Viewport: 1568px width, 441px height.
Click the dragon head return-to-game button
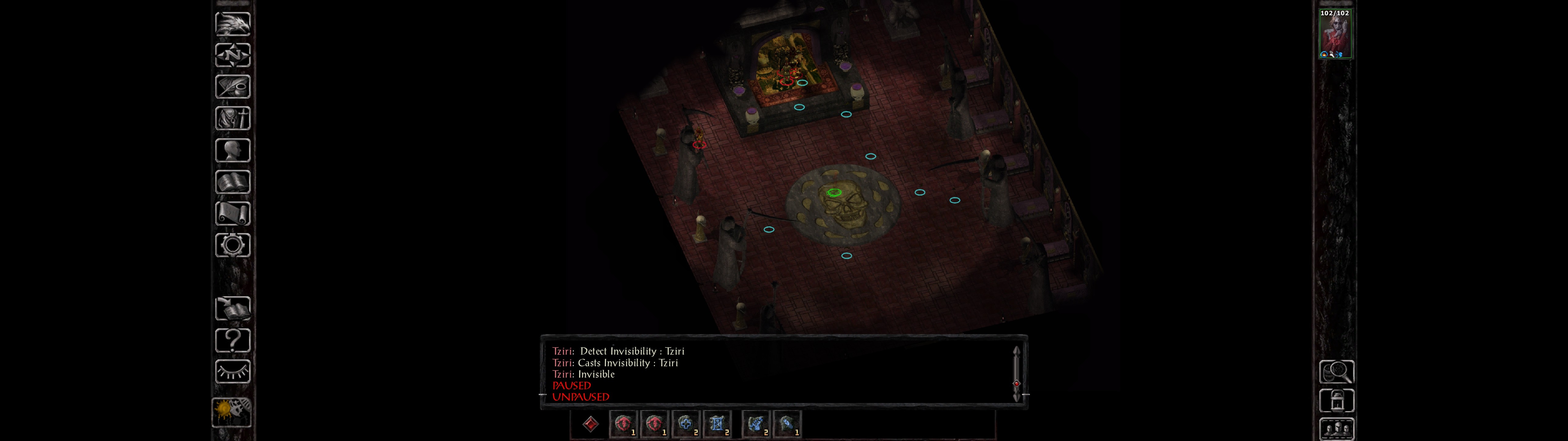[232, 24]
